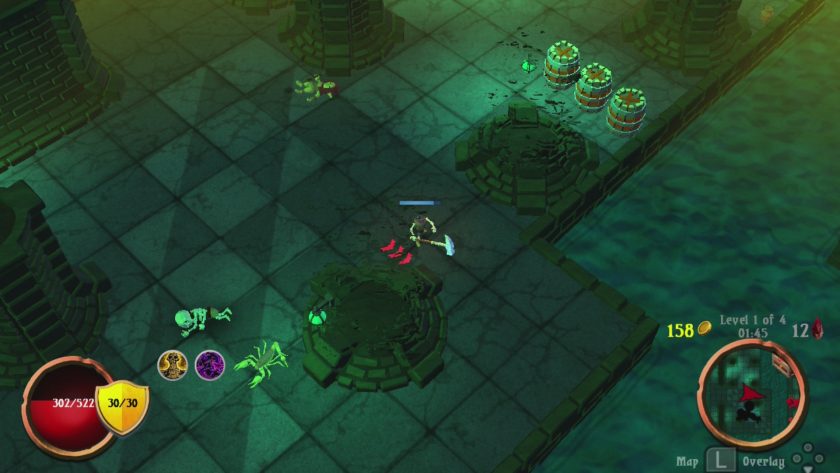Activate the purple swirl ability icon
This screenshot has height=473, width=840.
[209, 363]
